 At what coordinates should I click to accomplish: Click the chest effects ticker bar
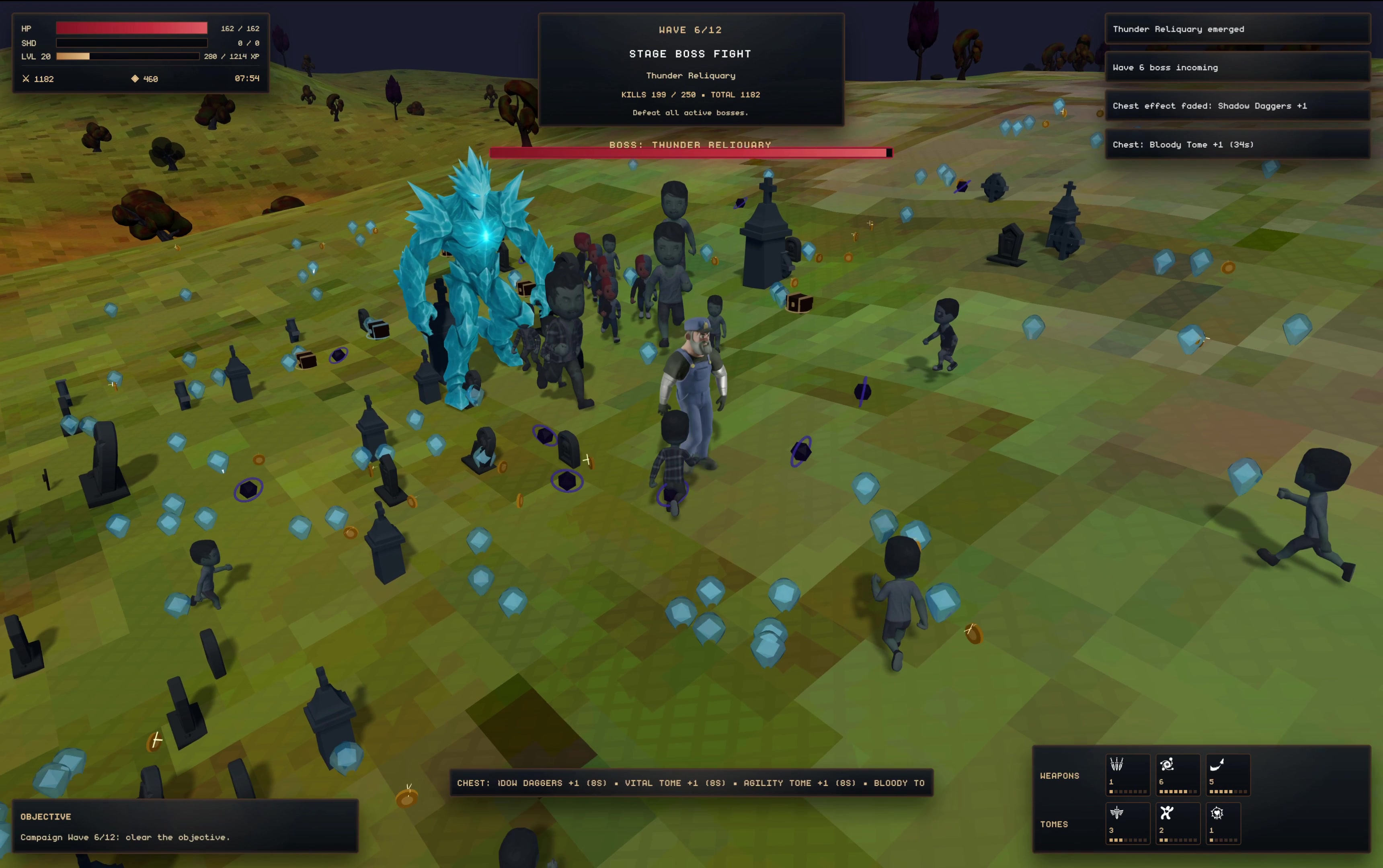[x=691, y=783]
